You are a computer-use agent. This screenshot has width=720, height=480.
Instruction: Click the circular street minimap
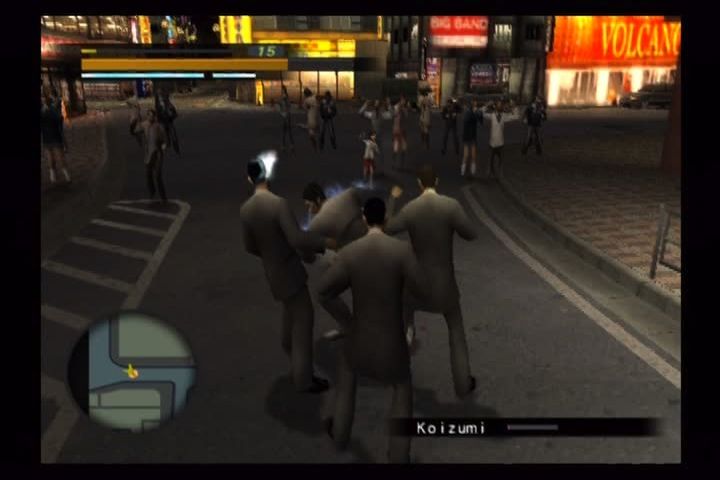tap(131, 372)
